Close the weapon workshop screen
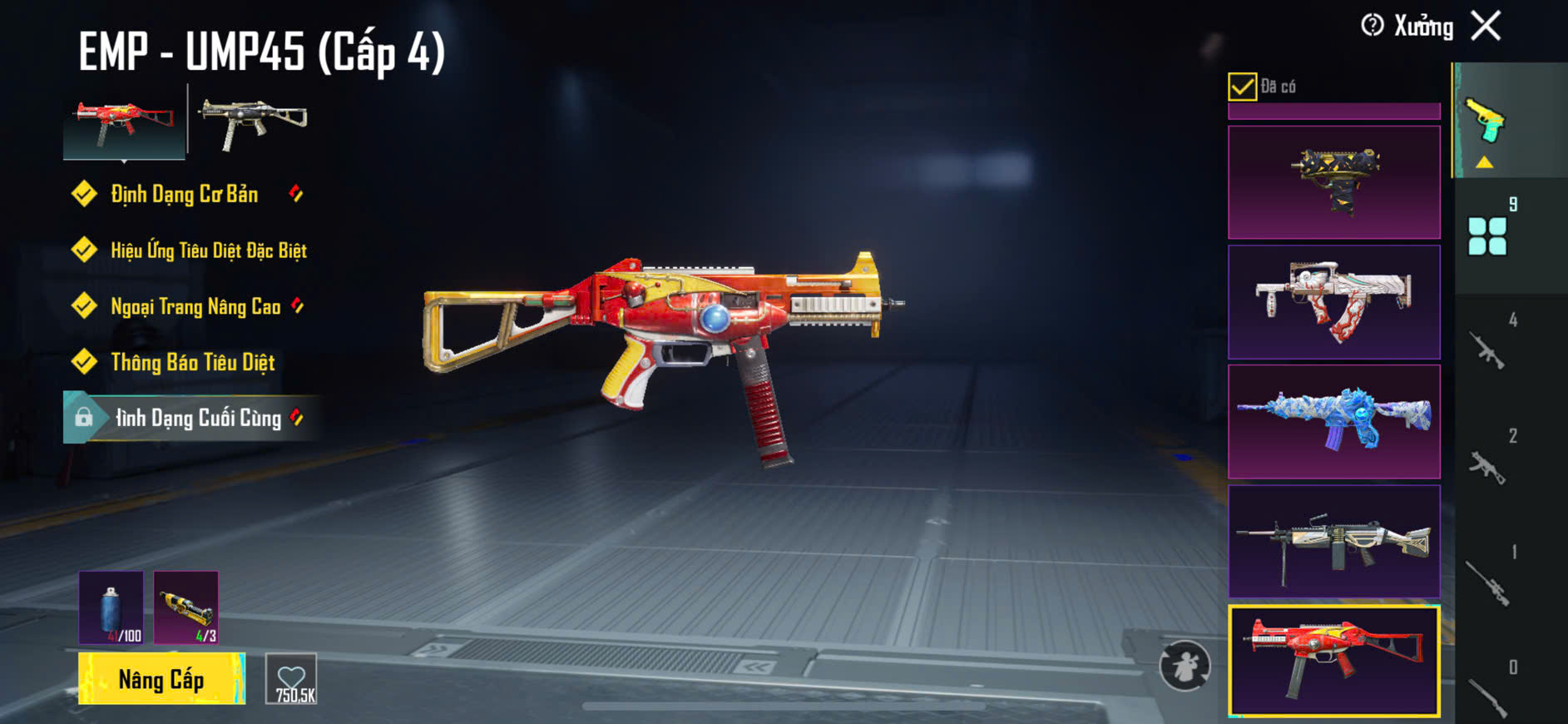Viewport: 1568px width, 724px height. click(x=1486, y=26)
